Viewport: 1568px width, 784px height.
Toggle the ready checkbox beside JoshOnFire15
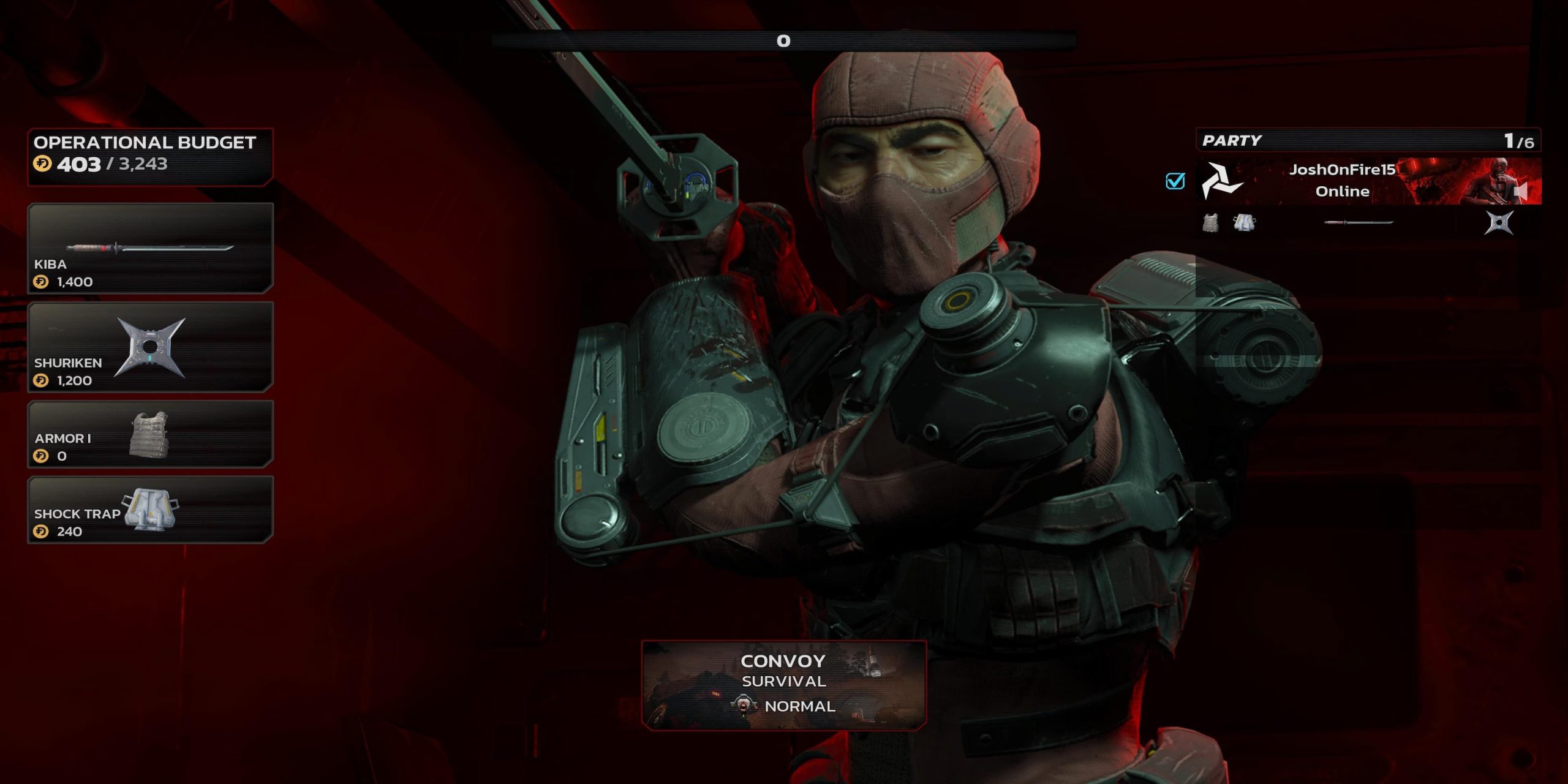tap(1175, 181)
